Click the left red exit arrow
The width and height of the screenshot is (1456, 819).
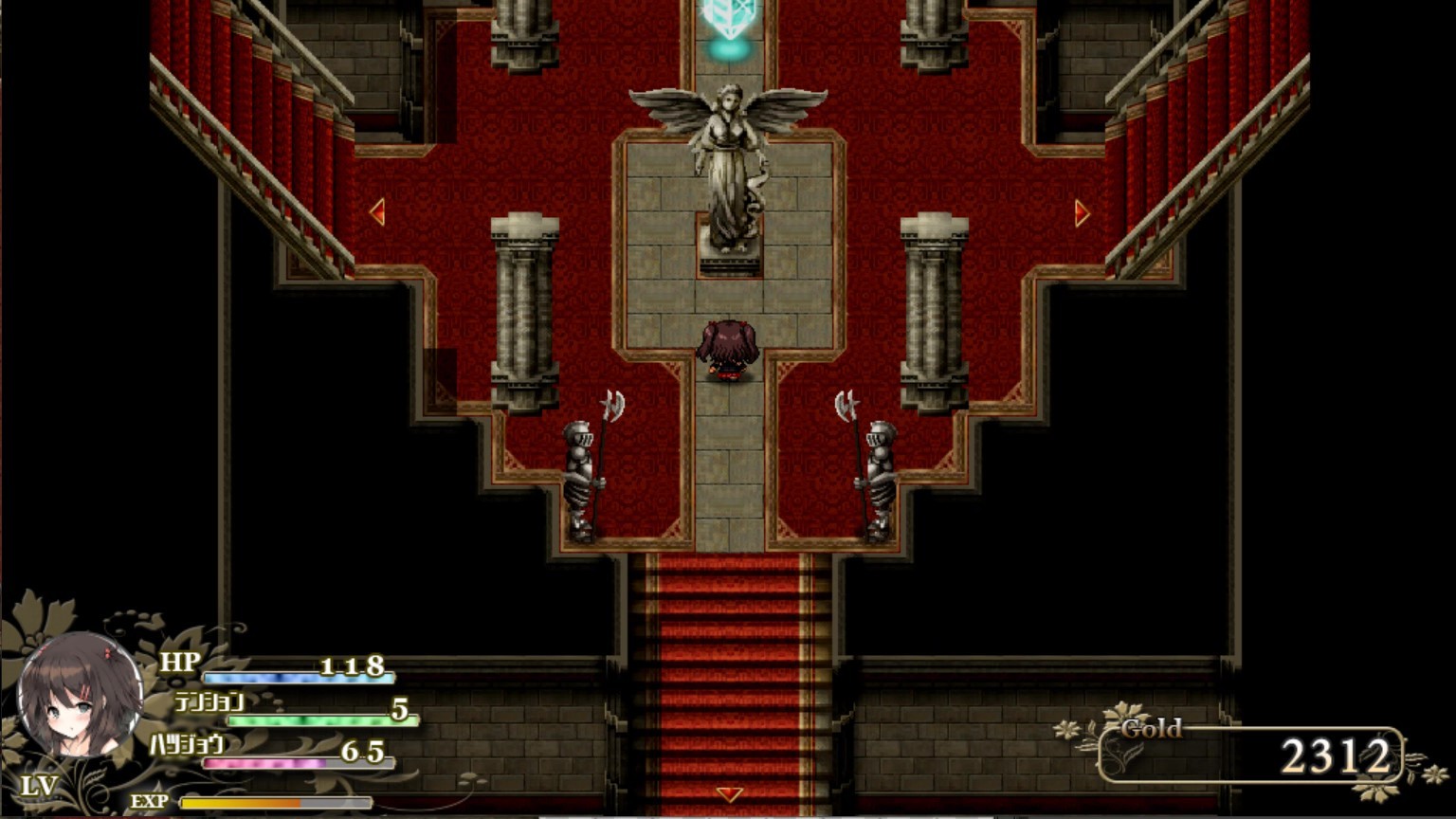[x=378, y=212]
